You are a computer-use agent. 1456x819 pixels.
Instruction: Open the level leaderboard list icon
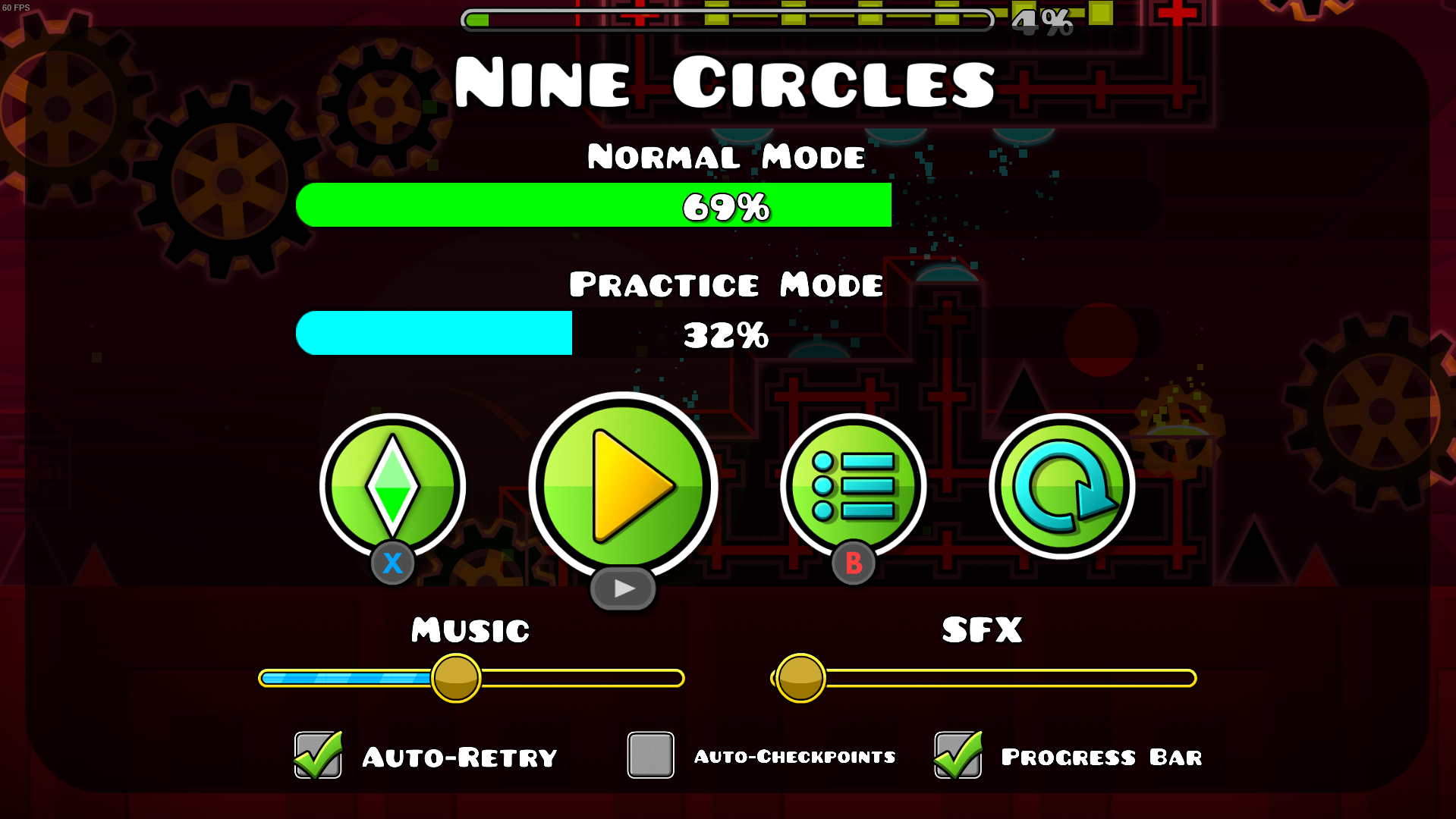click(854, 485)
